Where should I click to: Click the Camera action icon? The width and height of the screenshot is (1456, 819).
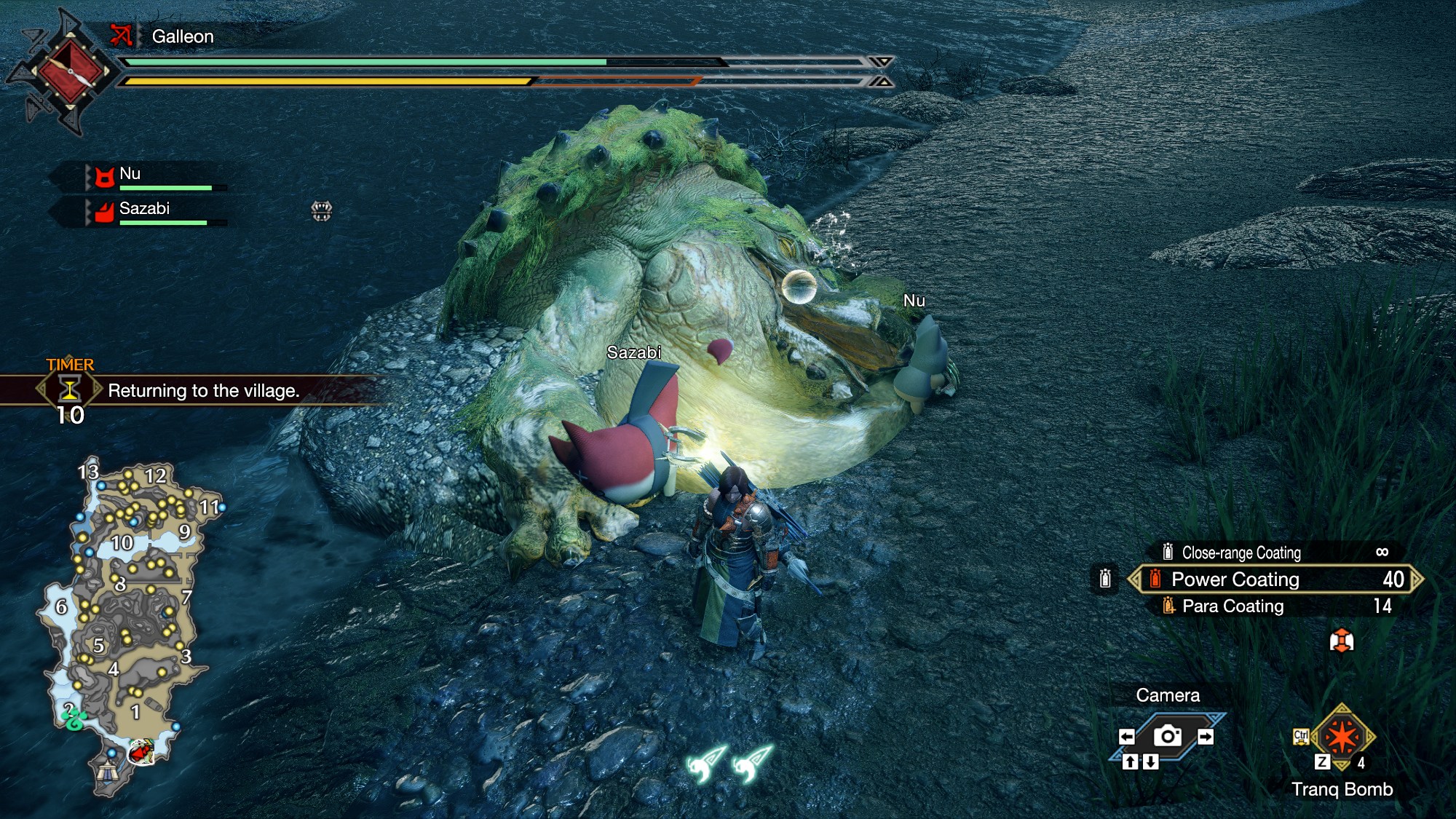[1167, 736]
